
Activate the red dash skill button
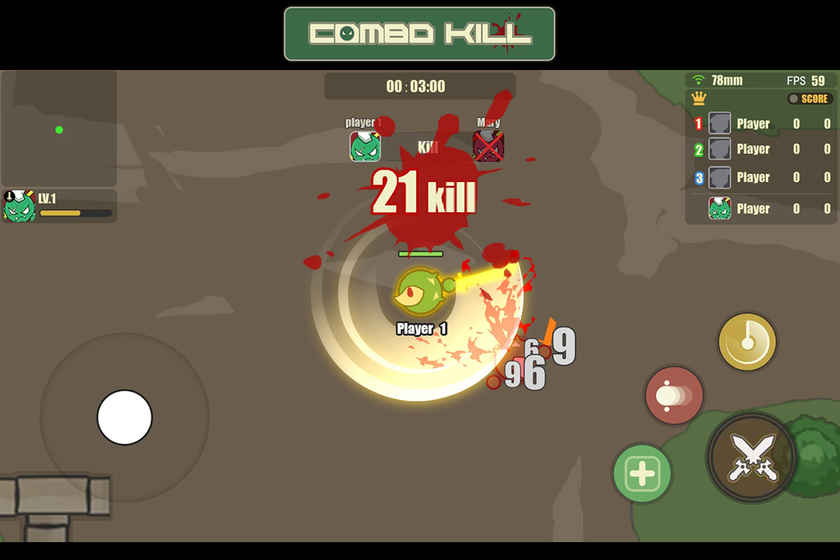(x=674, y=395)
